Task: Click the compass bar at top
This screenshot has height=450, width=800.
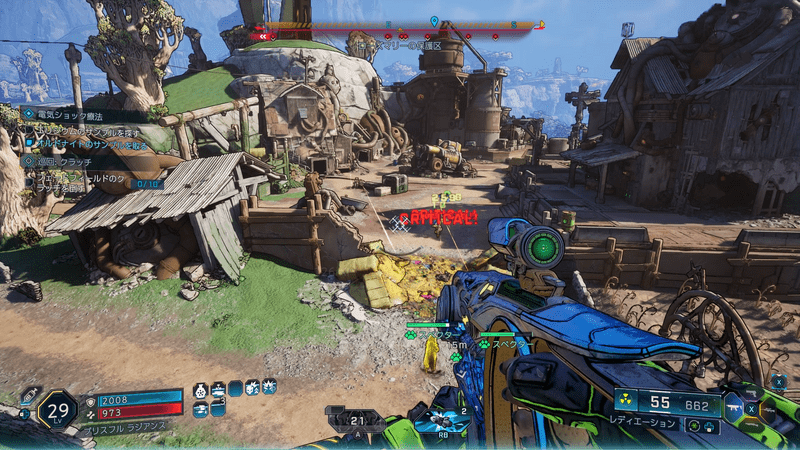Action: (400, 28)
